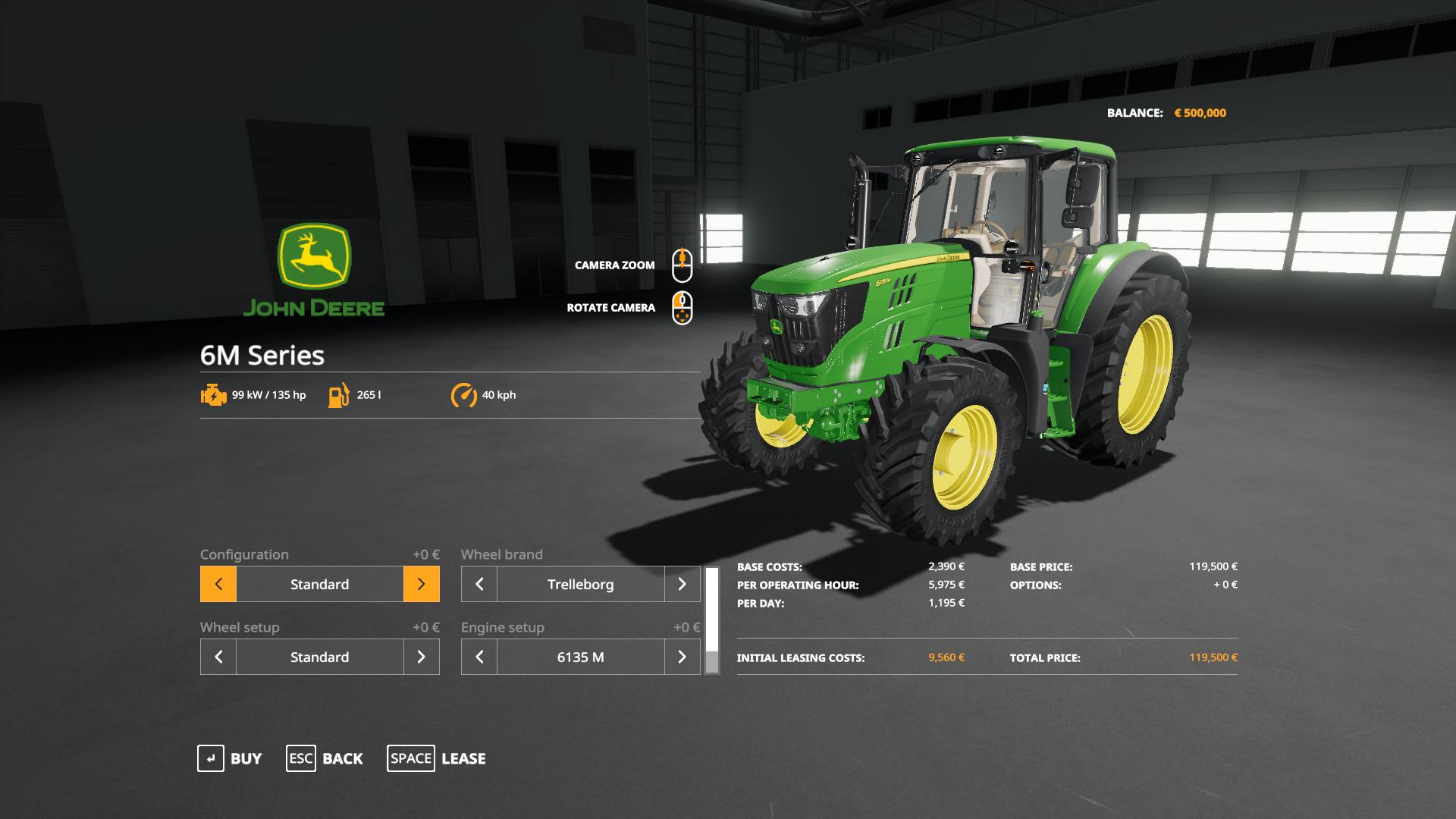The width and height of the screenshot is (1456, 819).
Task: Select previous Configuration option
Action: pos(218,584)
